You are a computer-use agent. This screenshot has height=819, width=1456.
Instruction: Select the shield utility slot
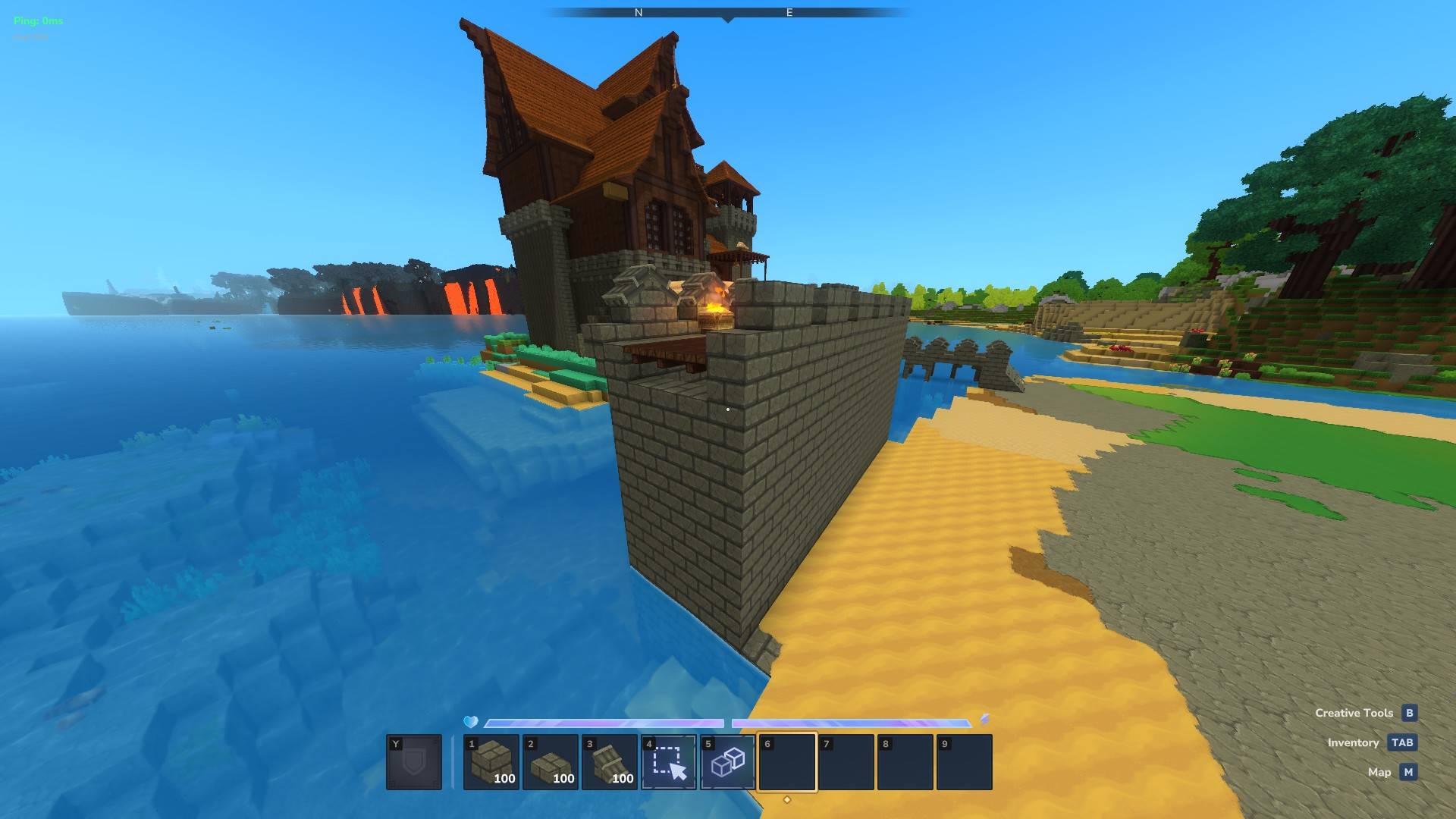[414, 762]
